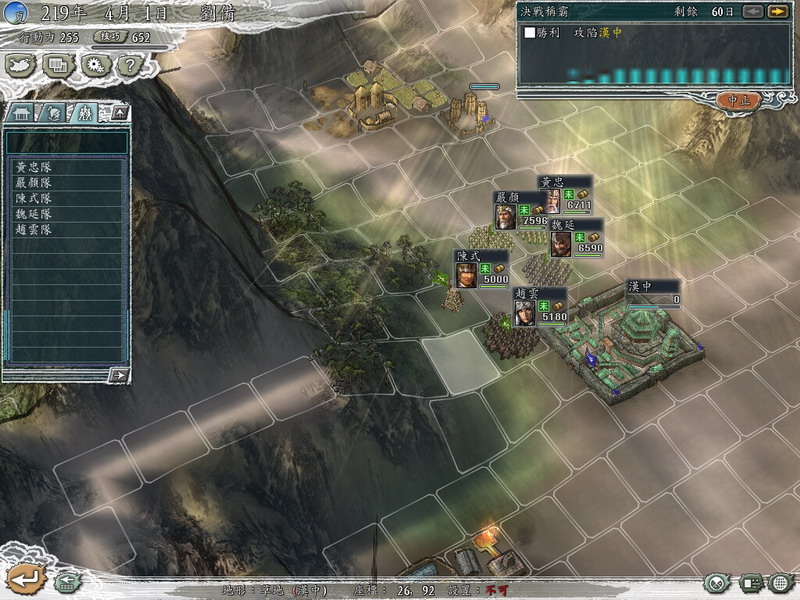Switch to the city building list tab
Viewport: 800px width, 600px height.
click(x=22, y=112)
